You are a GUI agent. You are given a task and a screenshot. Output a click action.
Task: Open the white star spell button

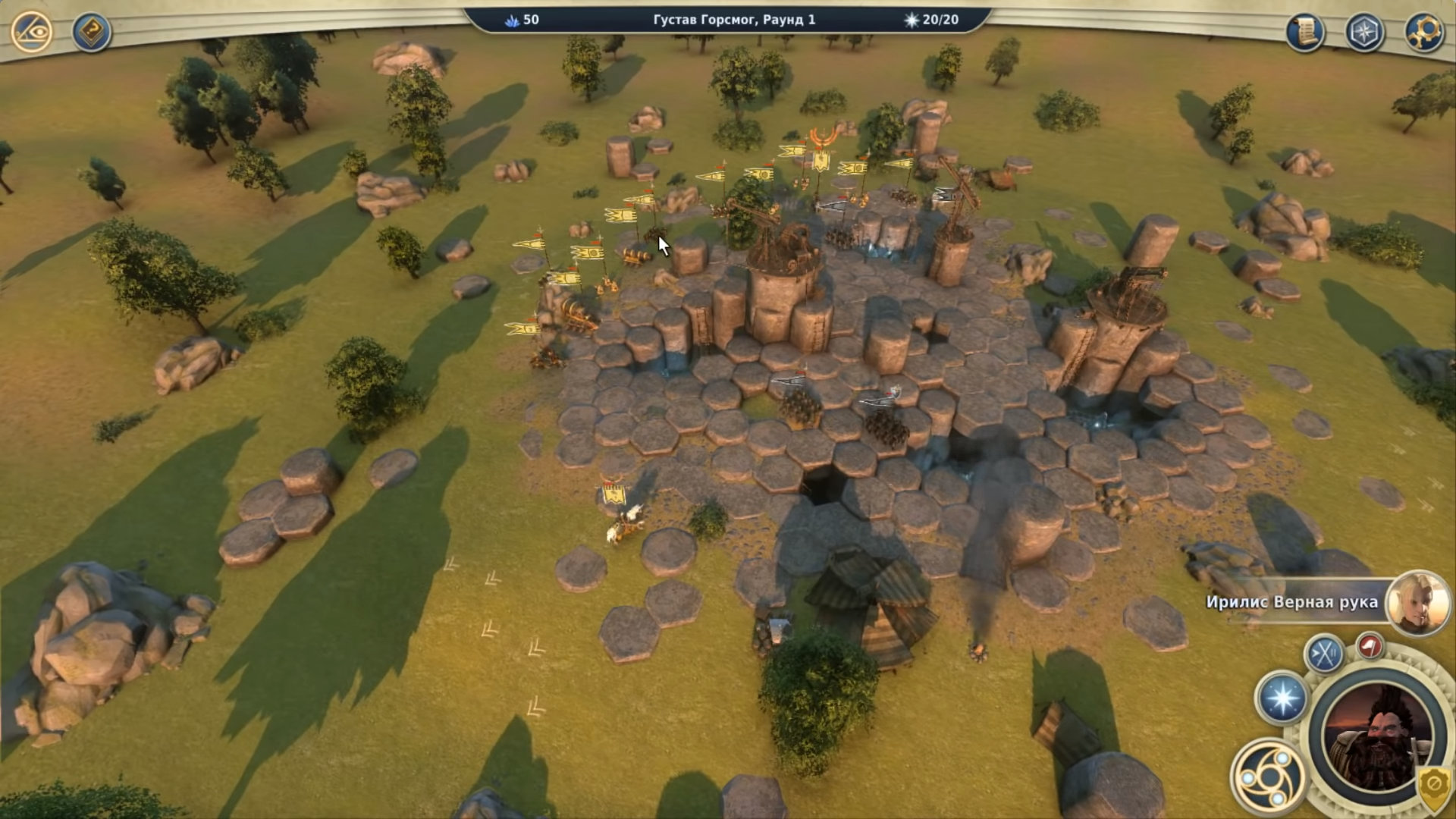pyautogui.click(x=1282, y=698)
